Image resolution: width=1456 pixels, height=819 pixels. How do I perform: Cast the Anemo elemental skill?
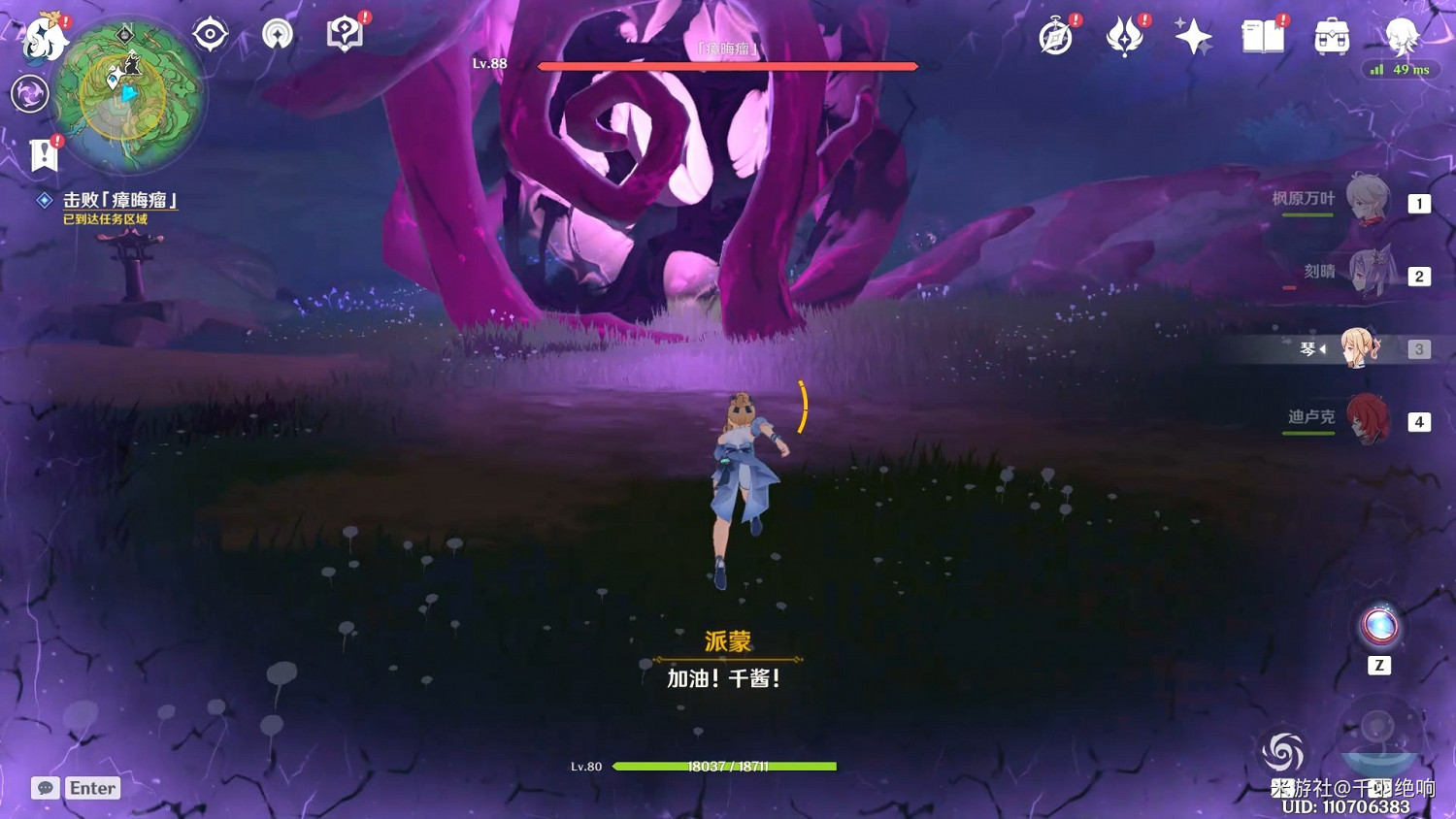(x=1283, y=753)
